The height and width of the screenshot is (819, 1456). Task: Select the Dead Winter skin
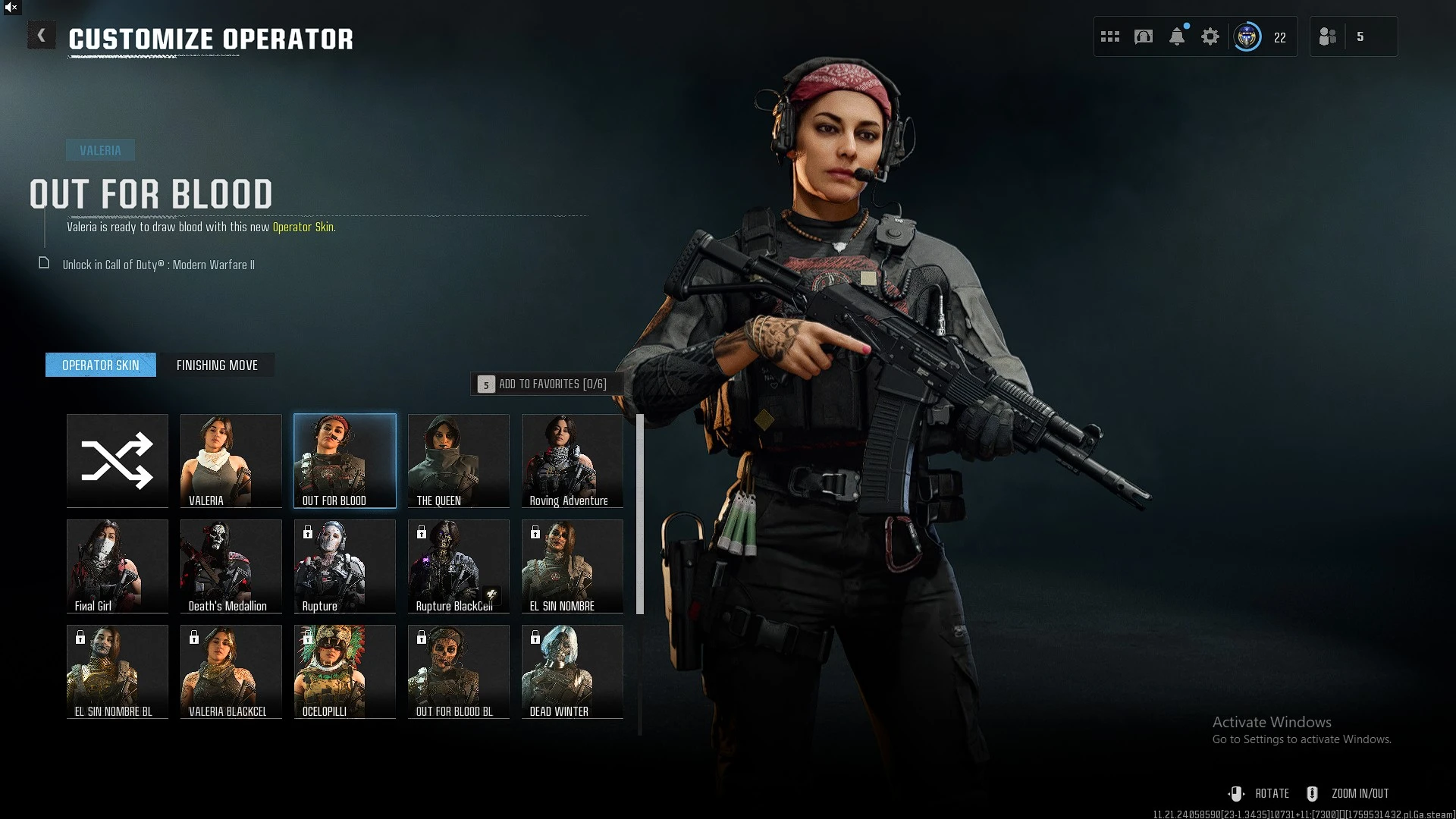pyautogui.click(x=573, y=671)
